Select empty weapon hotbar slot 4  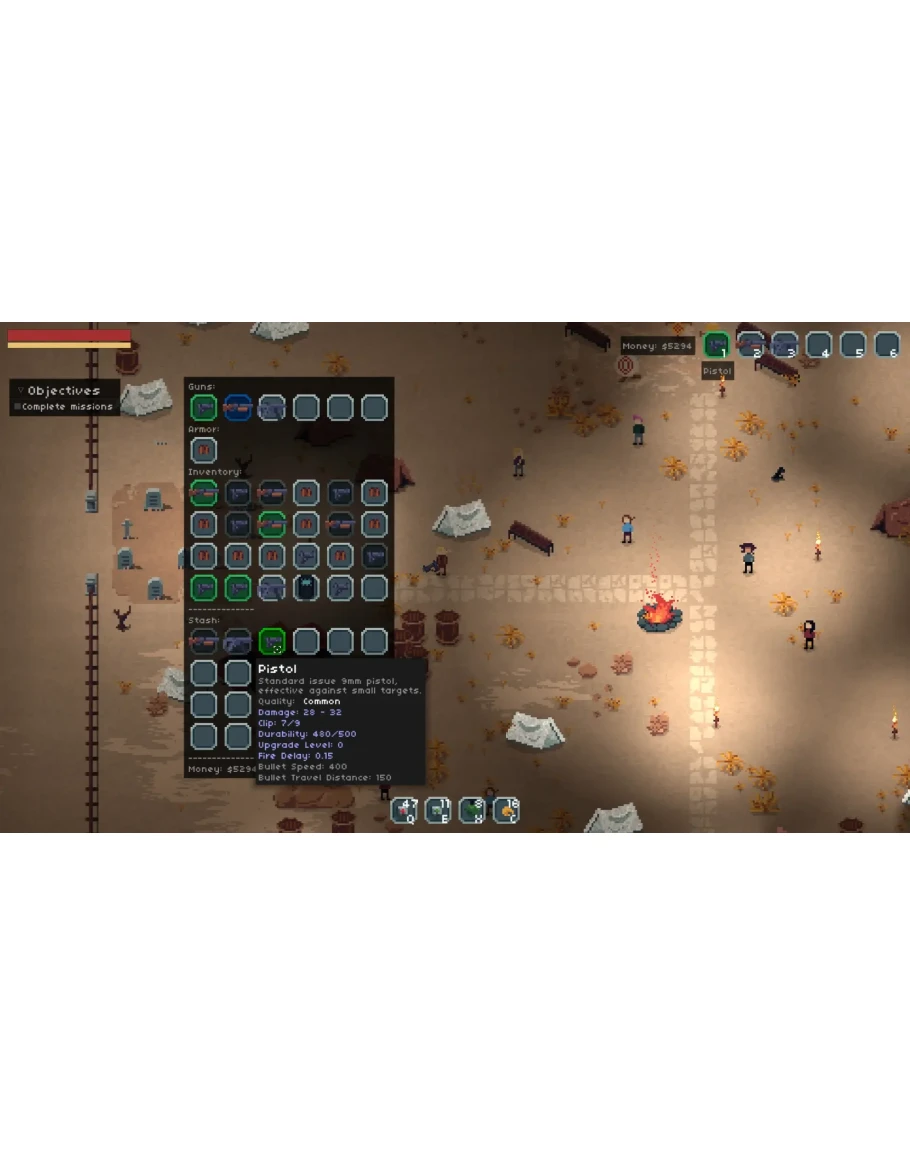819,345
